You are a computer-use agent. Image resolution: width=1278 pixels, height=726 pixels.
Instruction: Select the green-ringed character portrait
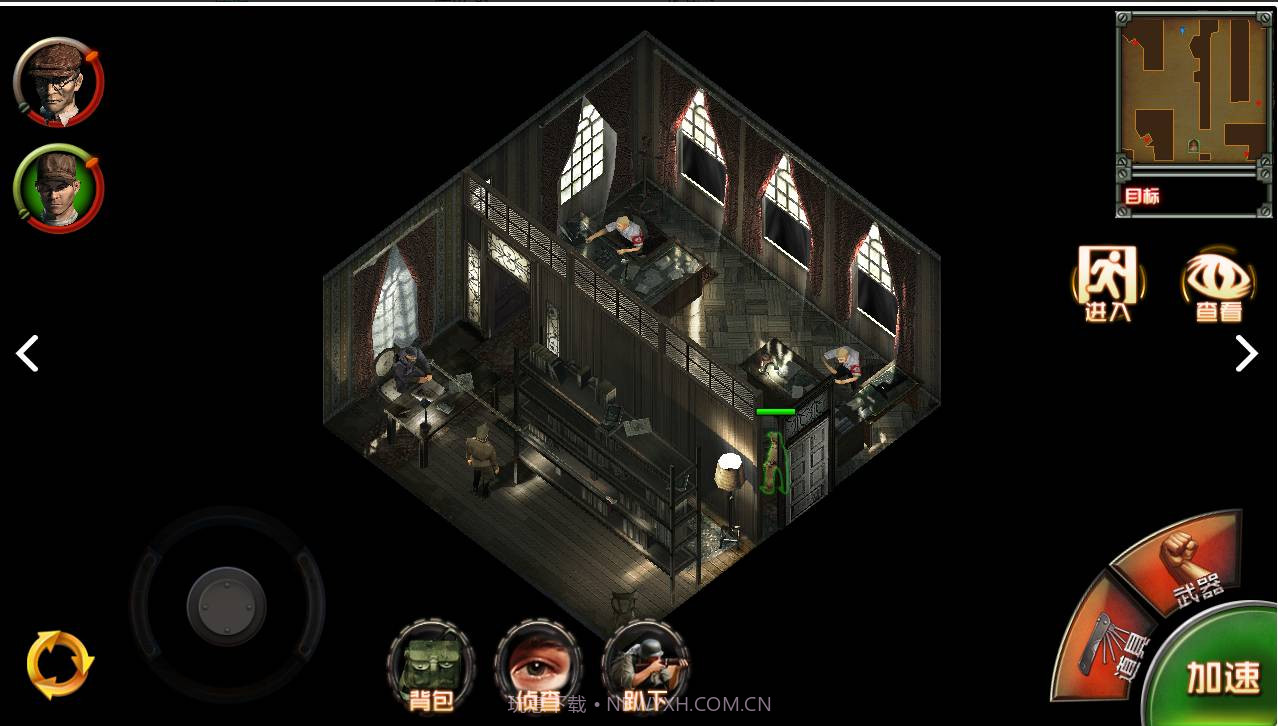(x=58, y=189)
